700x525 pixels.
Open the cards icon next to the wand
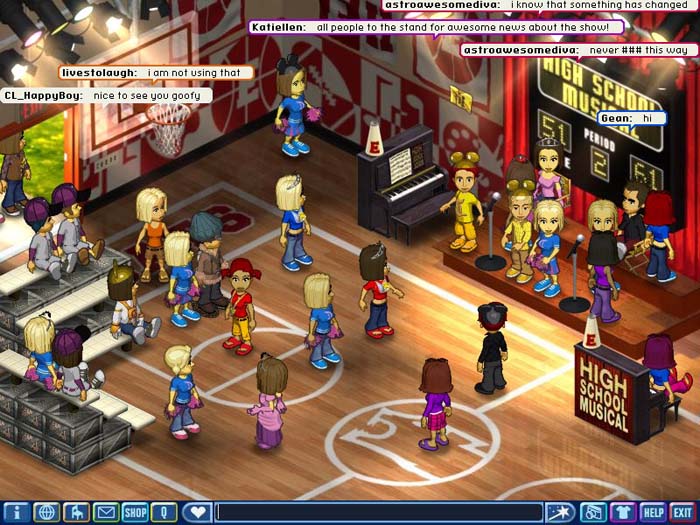click(x=593, y=513)
